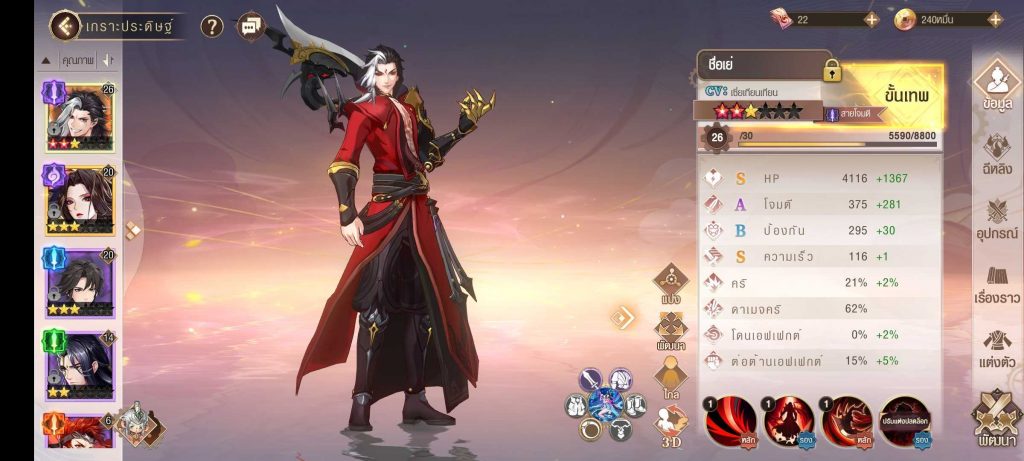View the first red slash skill icon
This screenshot has height=461, width=1024.
[730, 421]
